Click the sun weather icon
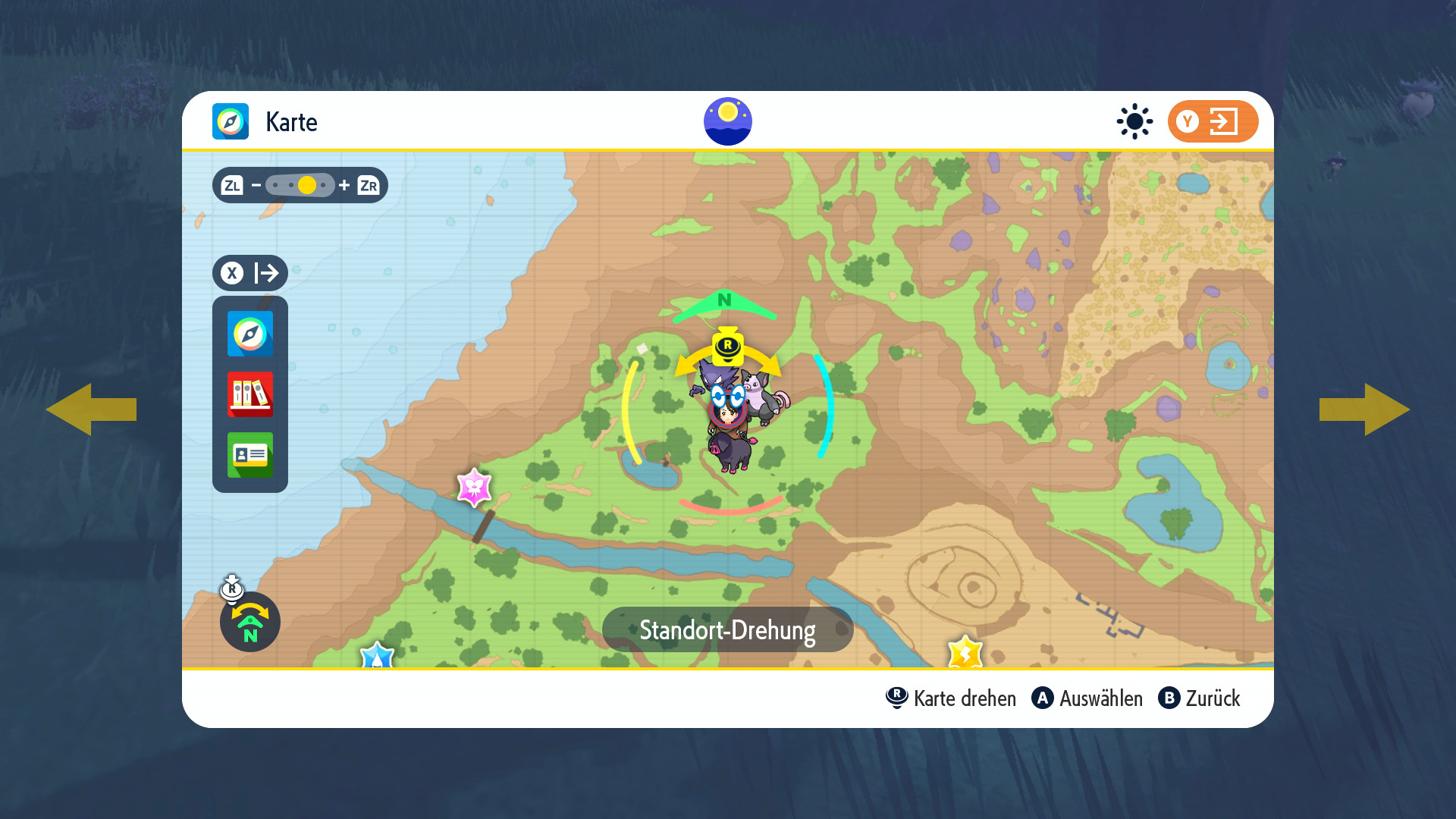The width and height of the screenshot is (1456, 819). (x=1134, y=121)
